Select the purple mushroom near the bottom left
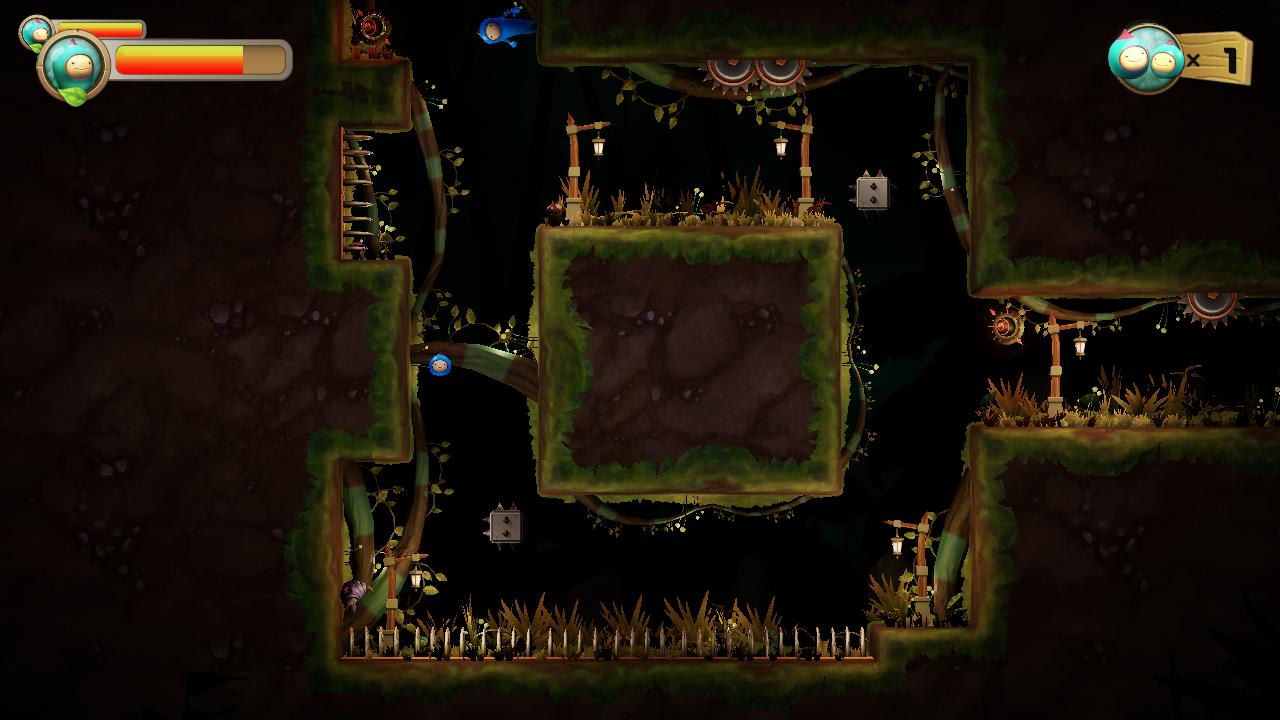 pyautogui.click(x=356, y=590)
